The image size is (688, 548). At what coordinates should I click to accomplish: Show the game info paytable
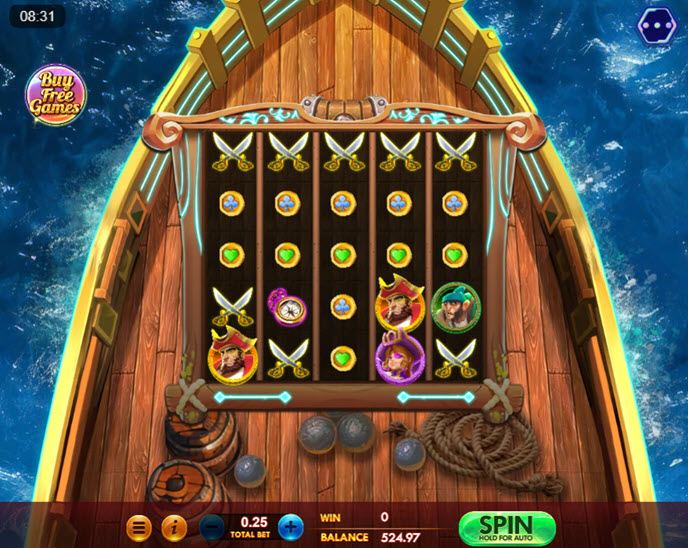(174, 527)
